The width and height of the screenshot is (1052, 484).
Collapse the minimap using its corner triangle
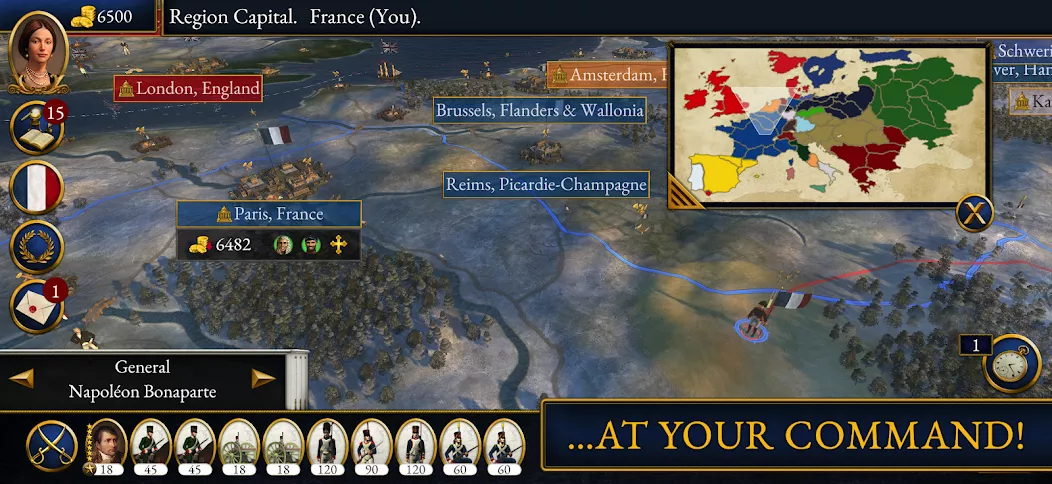tap(683, 190)
